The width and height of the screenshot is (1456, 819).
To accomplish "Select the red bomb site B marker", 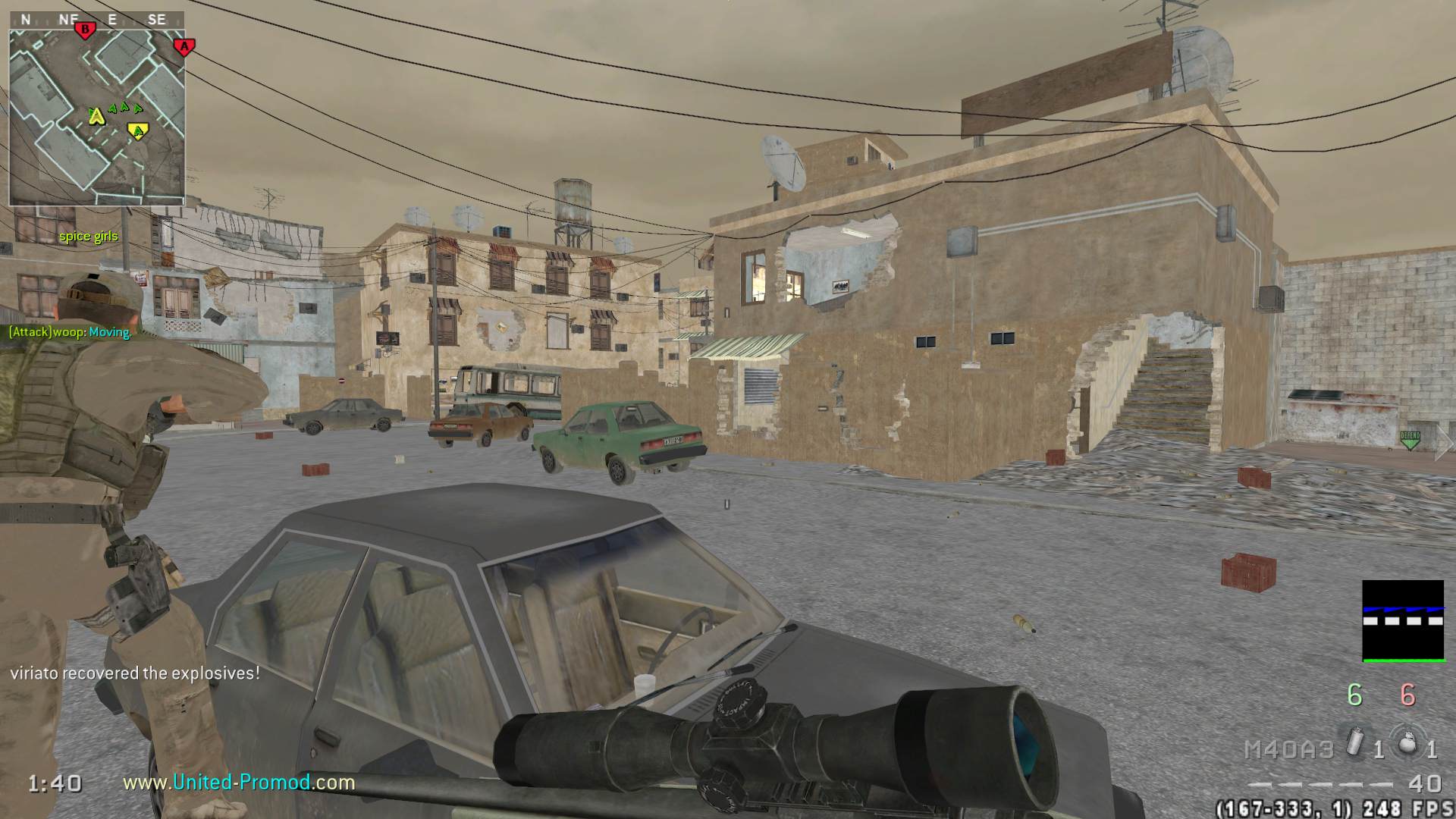I will tap(86, 30).
